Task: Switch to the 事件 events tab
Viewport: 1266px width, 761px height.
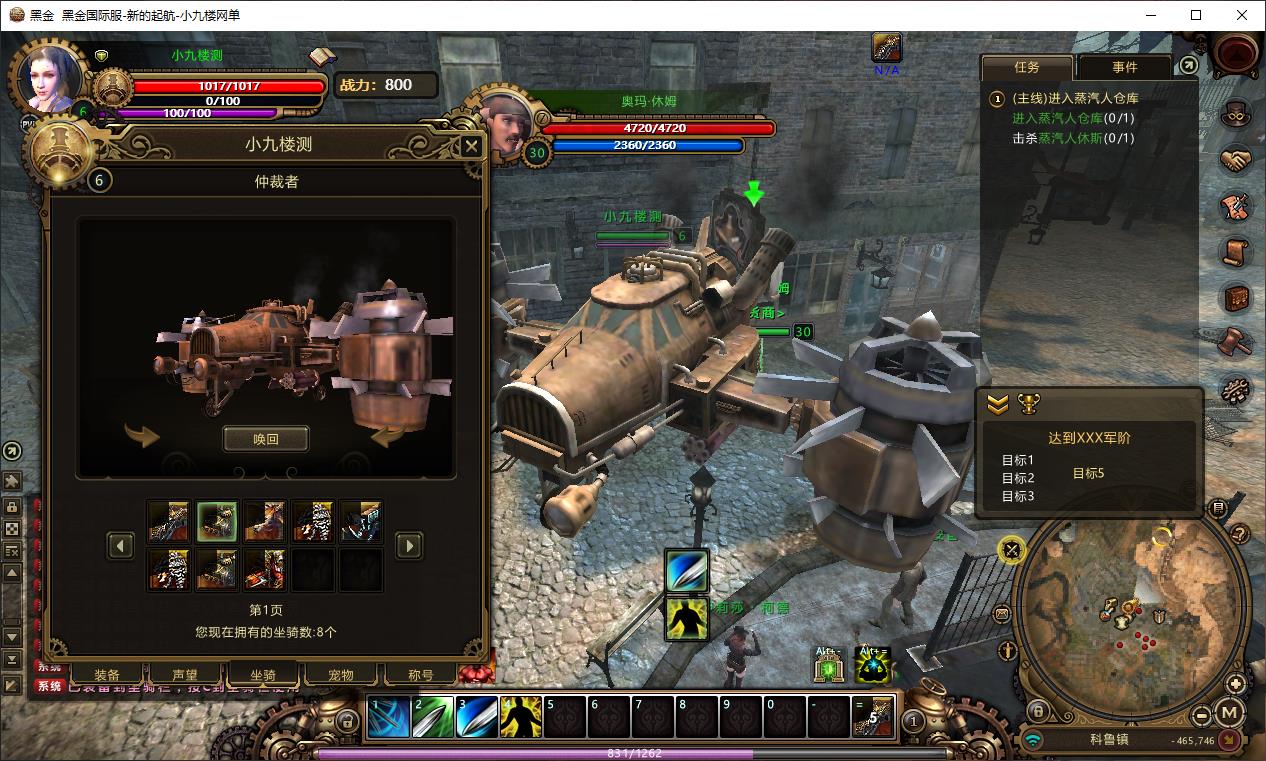Action: (1124, 67)
